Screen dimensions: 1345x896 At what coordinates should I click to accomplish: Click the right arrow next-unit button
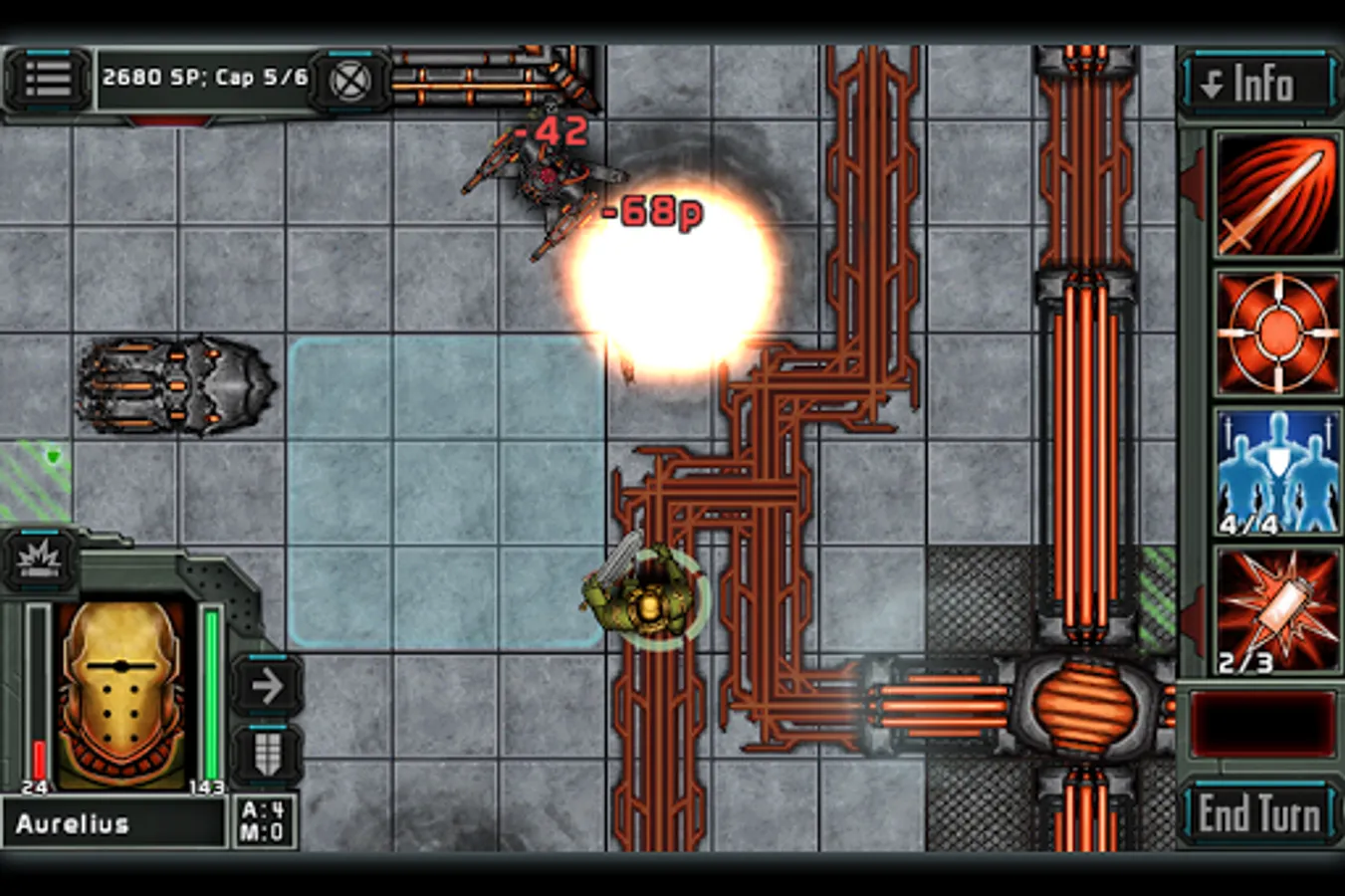tap(267, 686)
